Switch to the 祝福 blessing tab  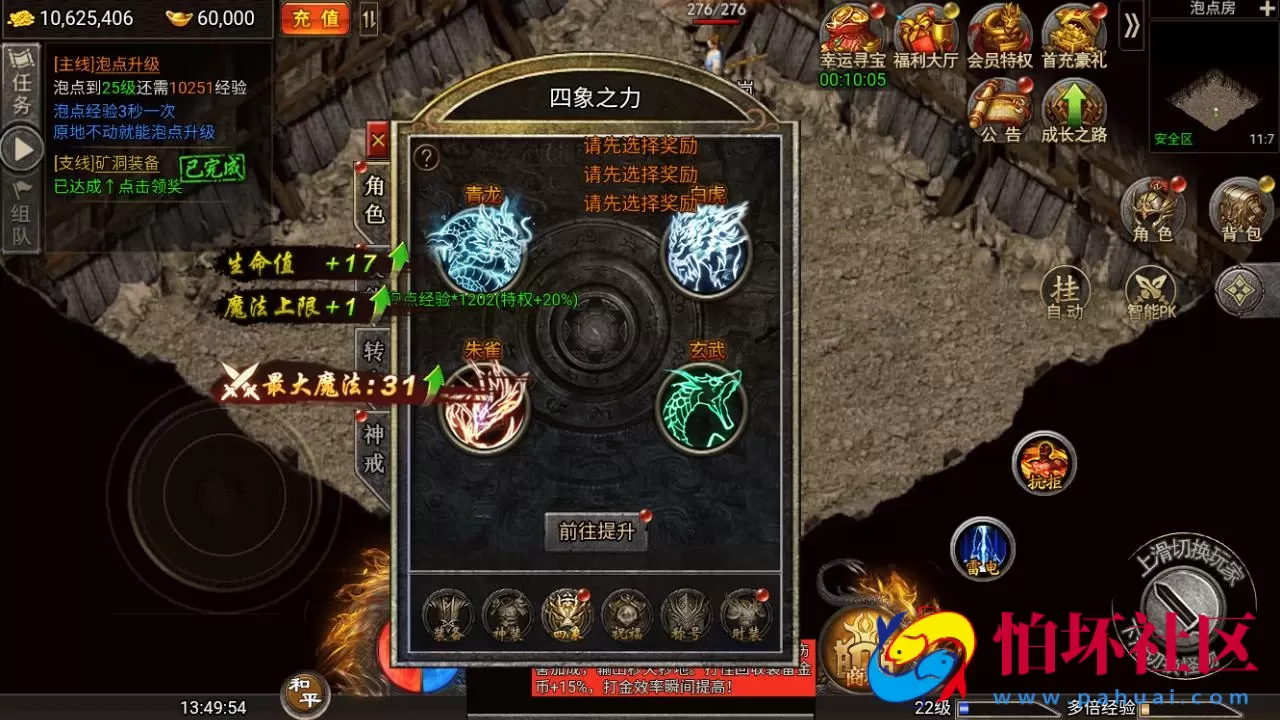pyautogui.click(x=626, y=615)
